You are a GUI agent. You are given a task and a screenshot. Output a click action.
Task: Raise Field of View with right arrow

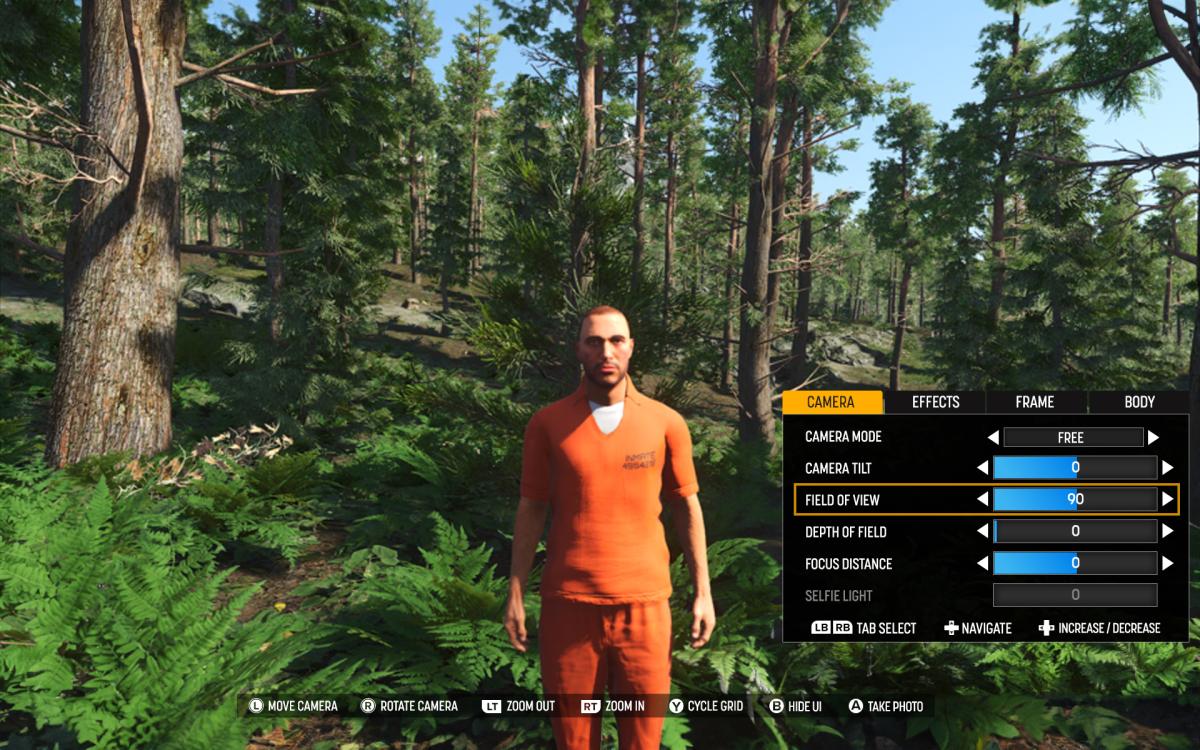1167,499
